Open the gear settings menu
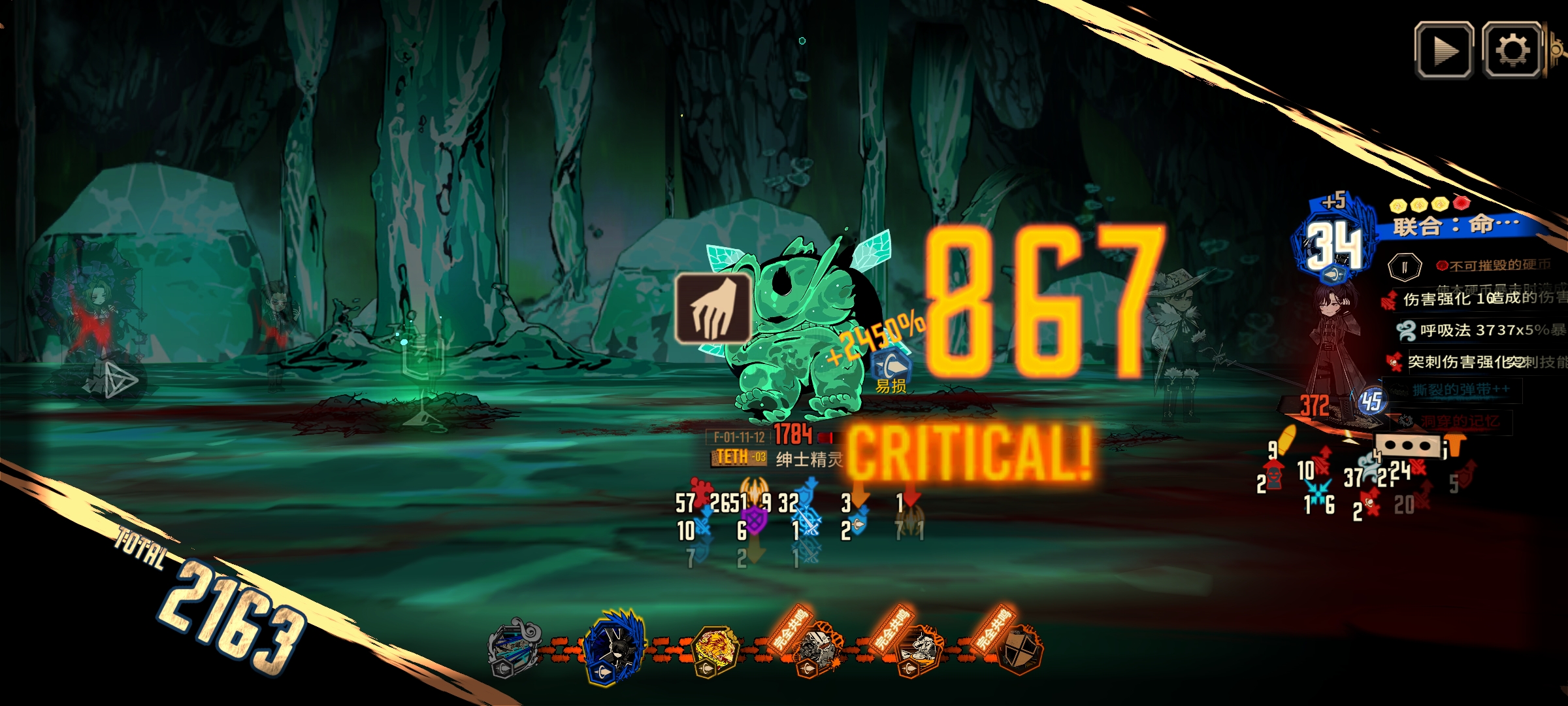 point(1512,50)
